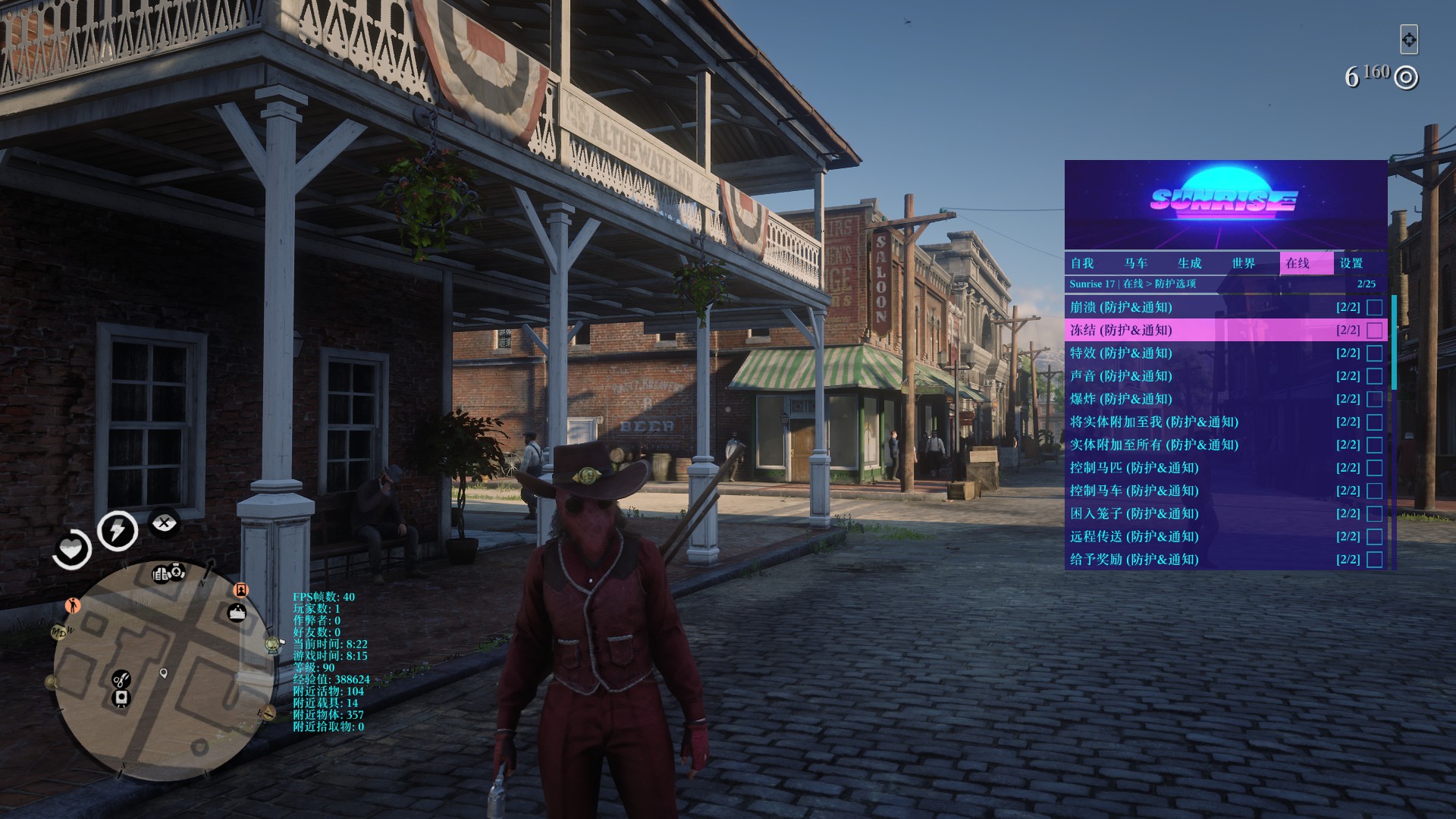
Task: Select the 困入笼子 protection row
Action: (1213, 514)
